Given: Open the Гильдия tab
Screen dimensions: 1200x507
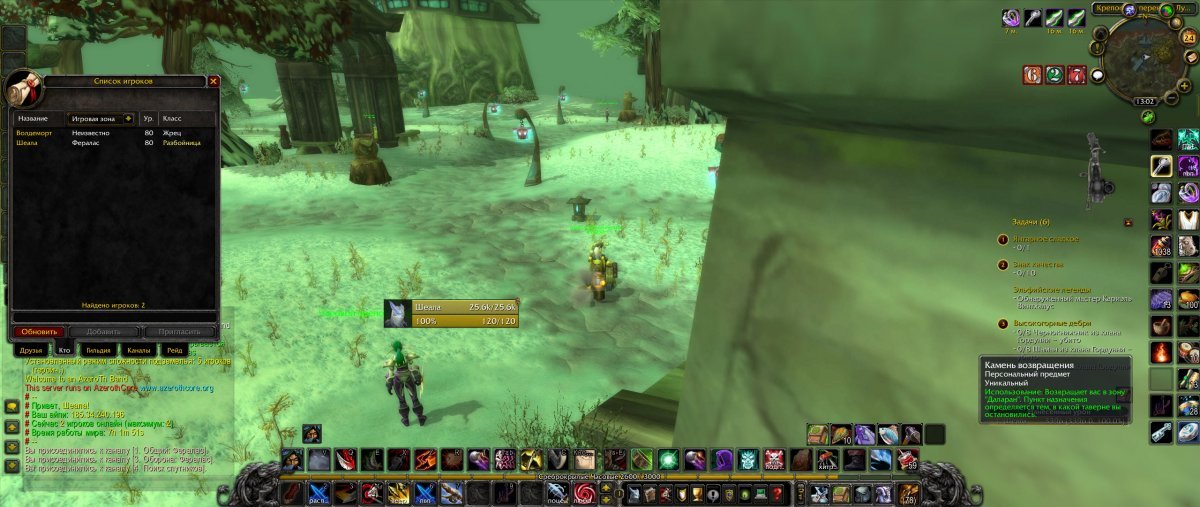Looking at the screenshot, I should 98,351.
